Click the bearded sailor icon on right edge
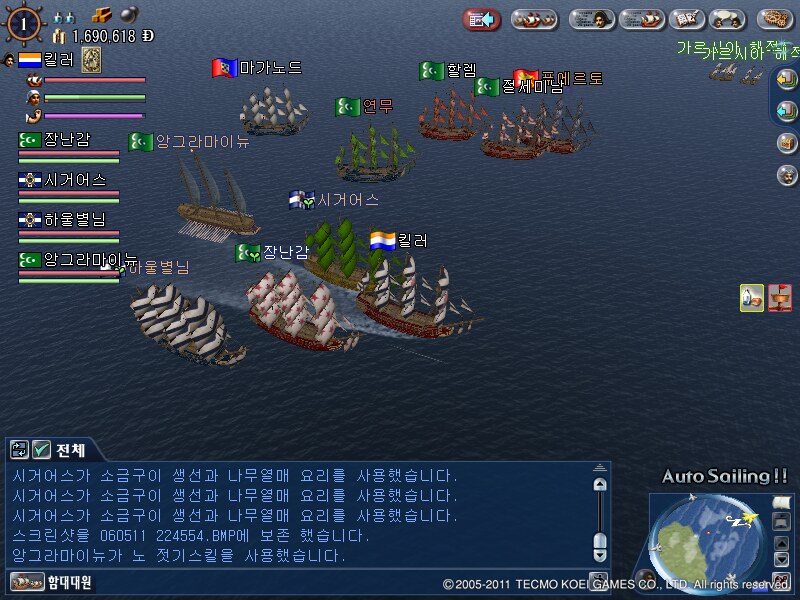The image size is (800, 600). click(787, 175)
